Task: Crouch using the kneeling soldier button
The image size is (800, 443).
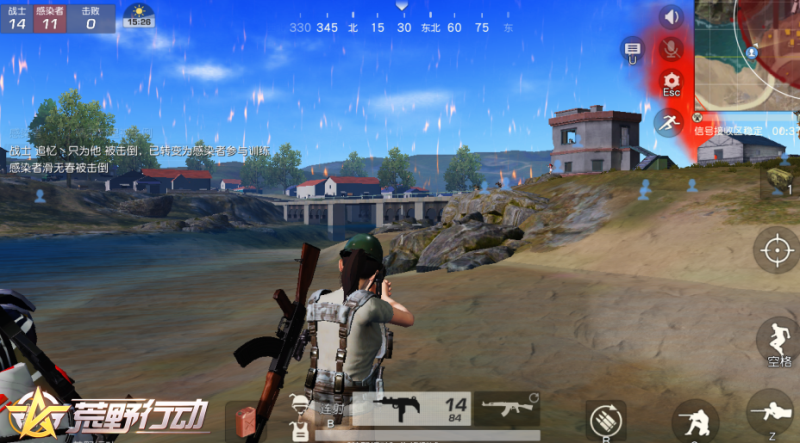Action: point(694,420)
